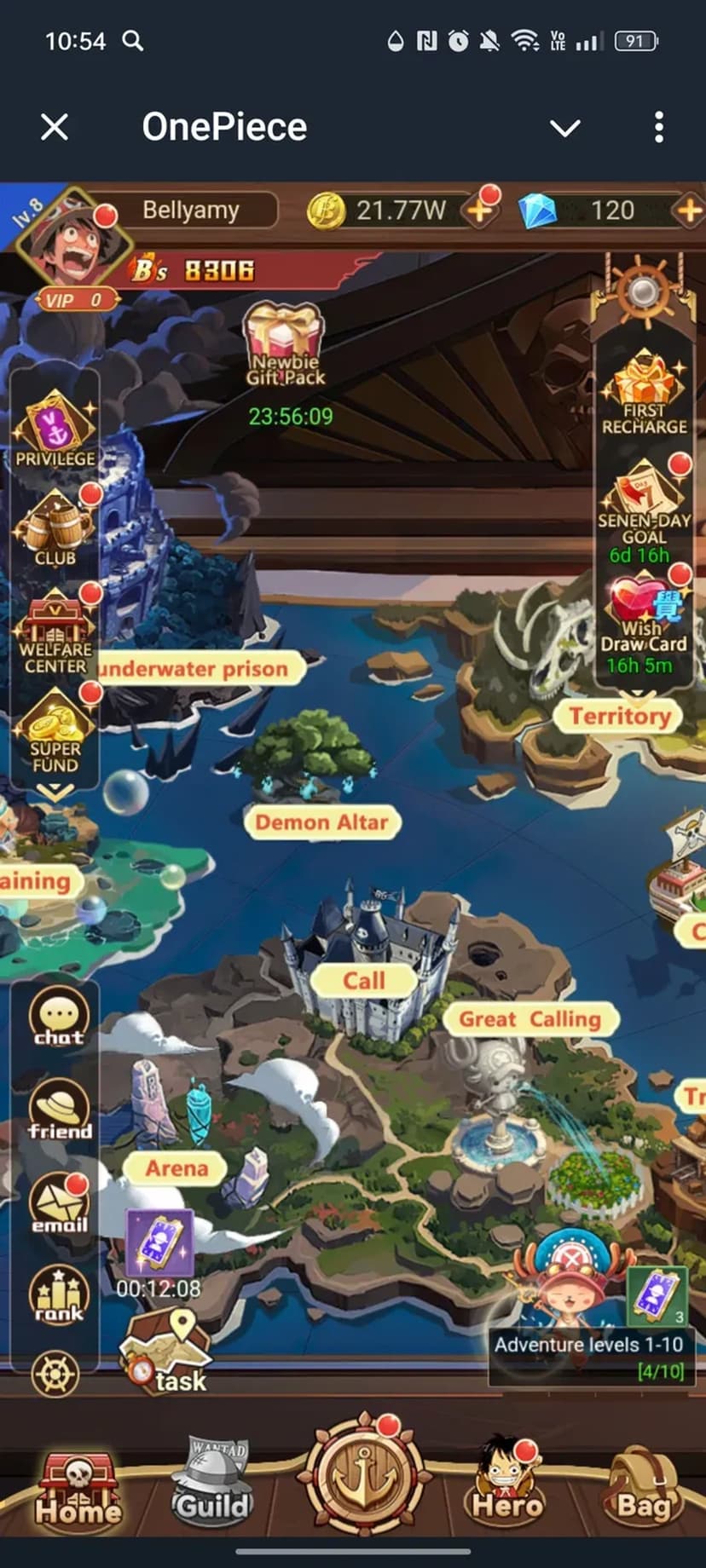The height and width of the screenshot is (1568, 706).
Task: Open the chat bubble button
Action: (x=59, y=1017)
